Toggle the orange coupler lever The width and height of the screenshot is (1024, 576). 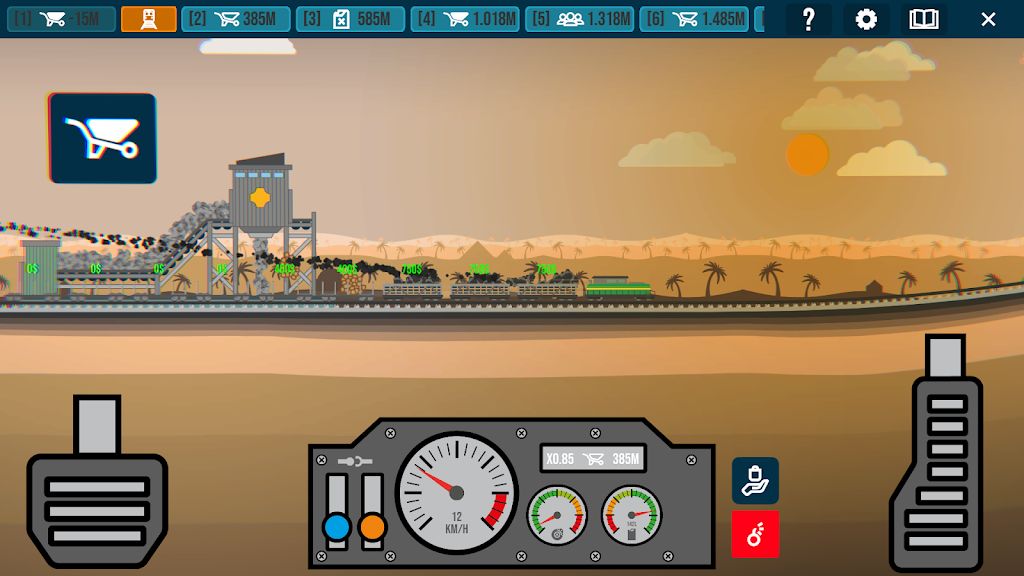(x=372, y=526)
